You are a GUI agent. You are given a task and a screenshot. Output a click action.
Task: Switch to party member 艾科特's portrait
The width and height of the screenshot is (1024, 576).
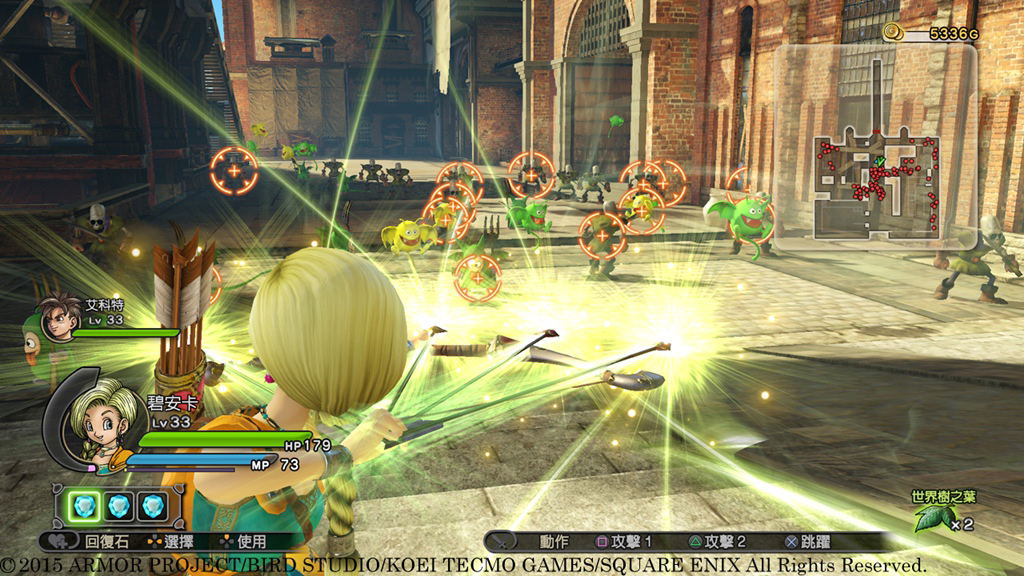click(60, 317)
